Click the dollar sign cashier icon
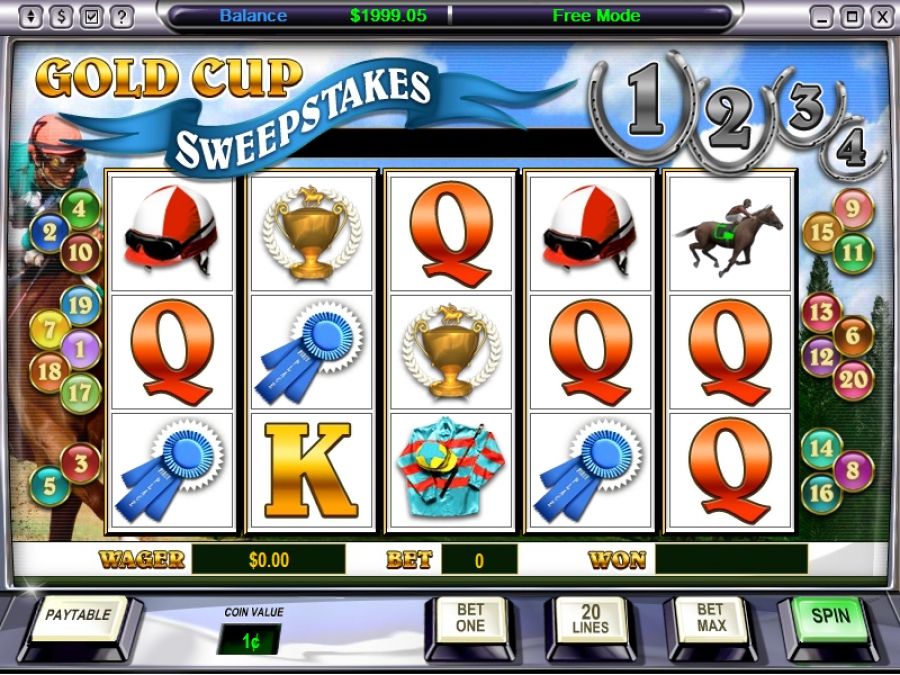 (61, 16)
